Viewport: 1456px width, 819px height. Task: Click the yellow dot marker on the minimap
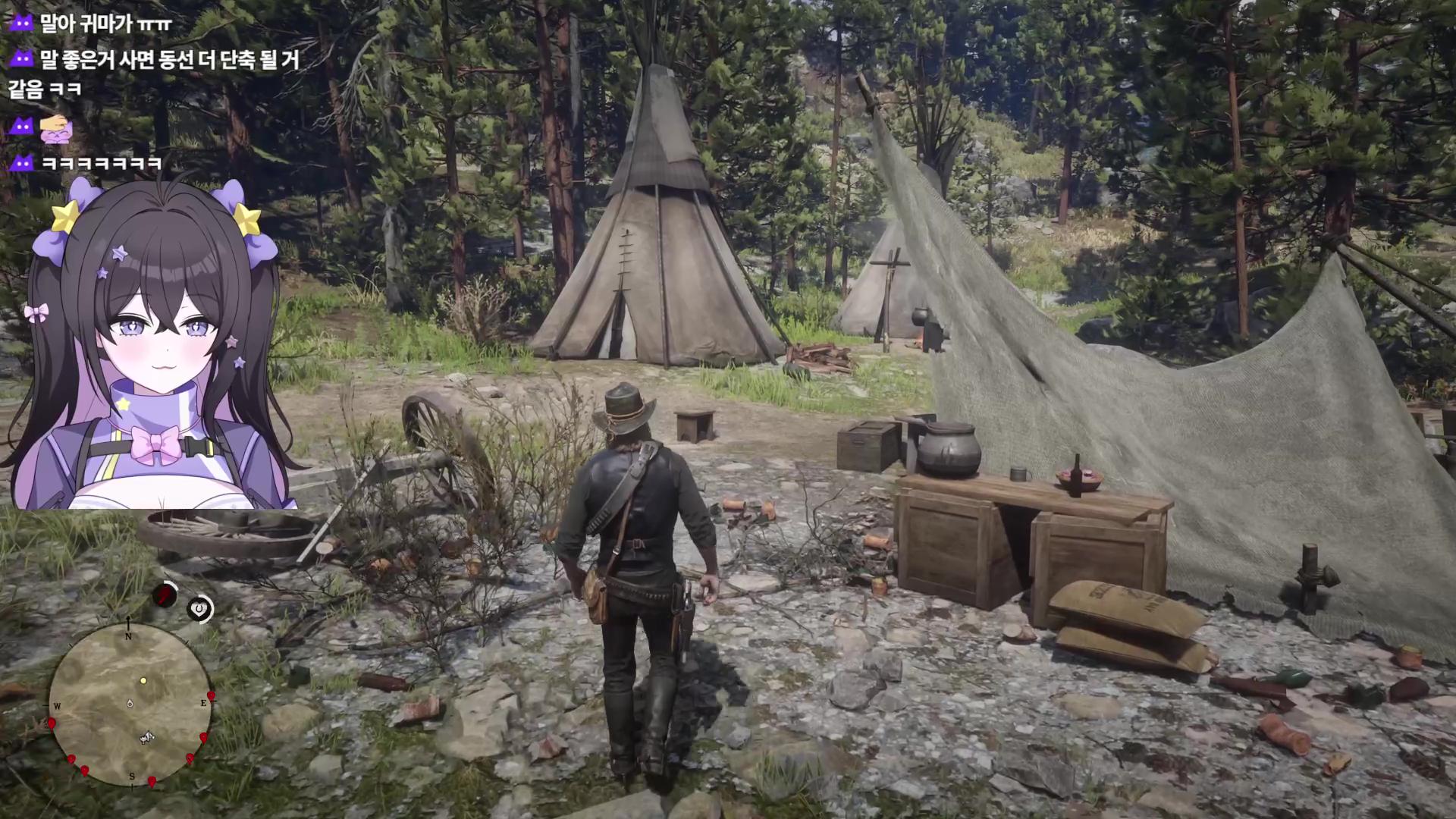click(143, 680)
